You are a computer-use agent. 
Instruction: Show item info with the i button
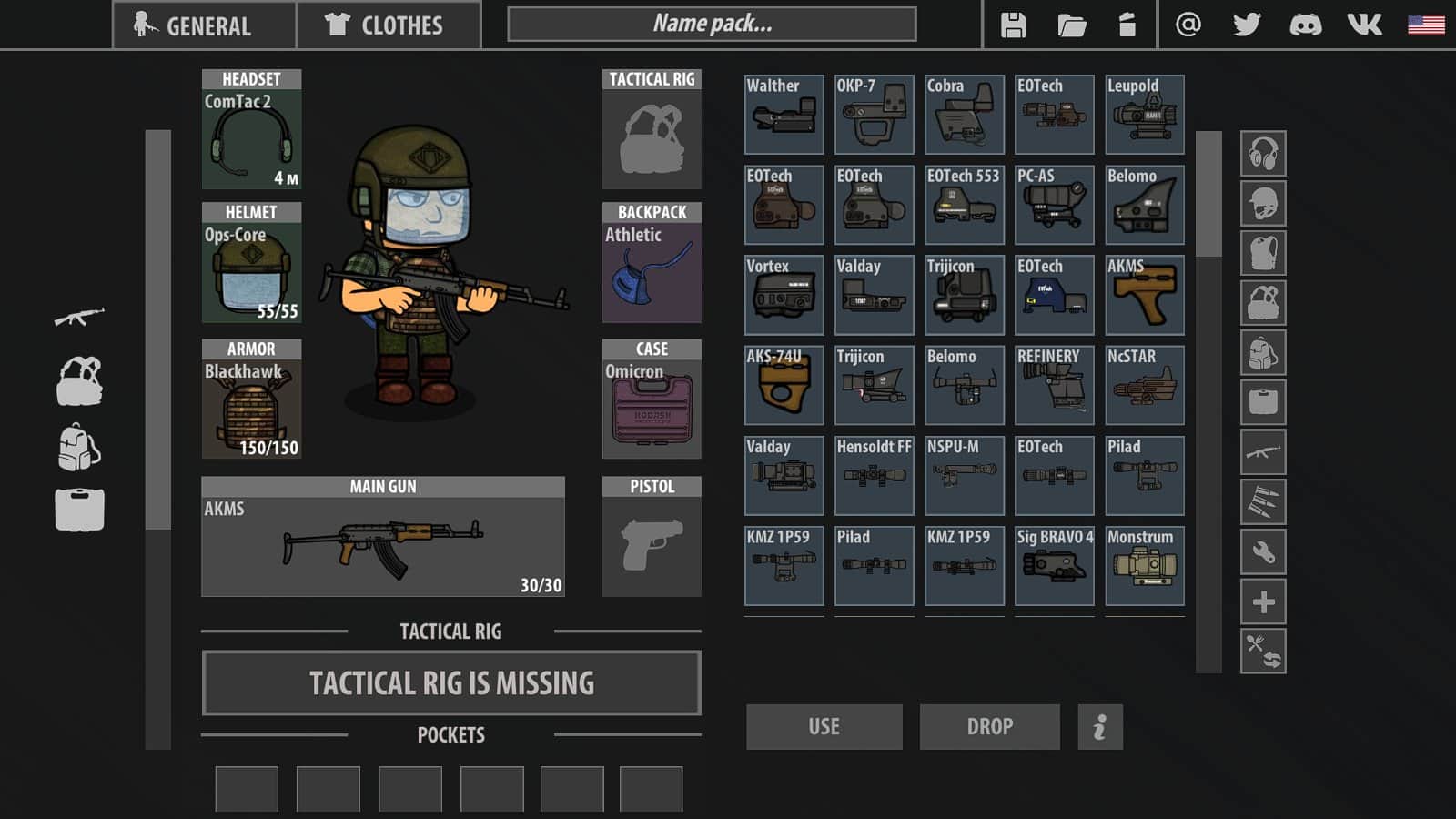(x=1100, y=726)
